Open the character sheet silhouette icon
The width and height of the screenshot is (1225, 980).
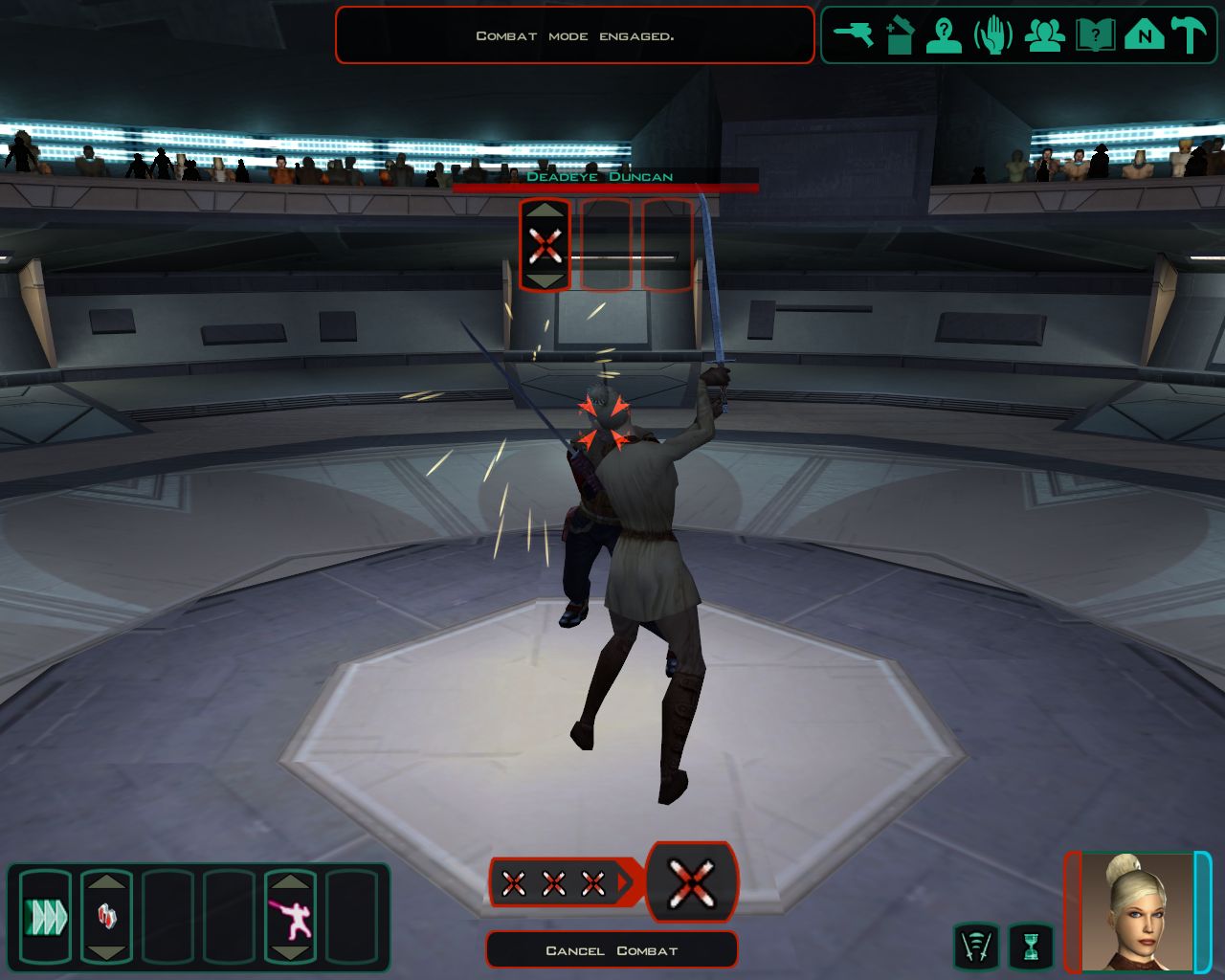[x=944, y=36]
